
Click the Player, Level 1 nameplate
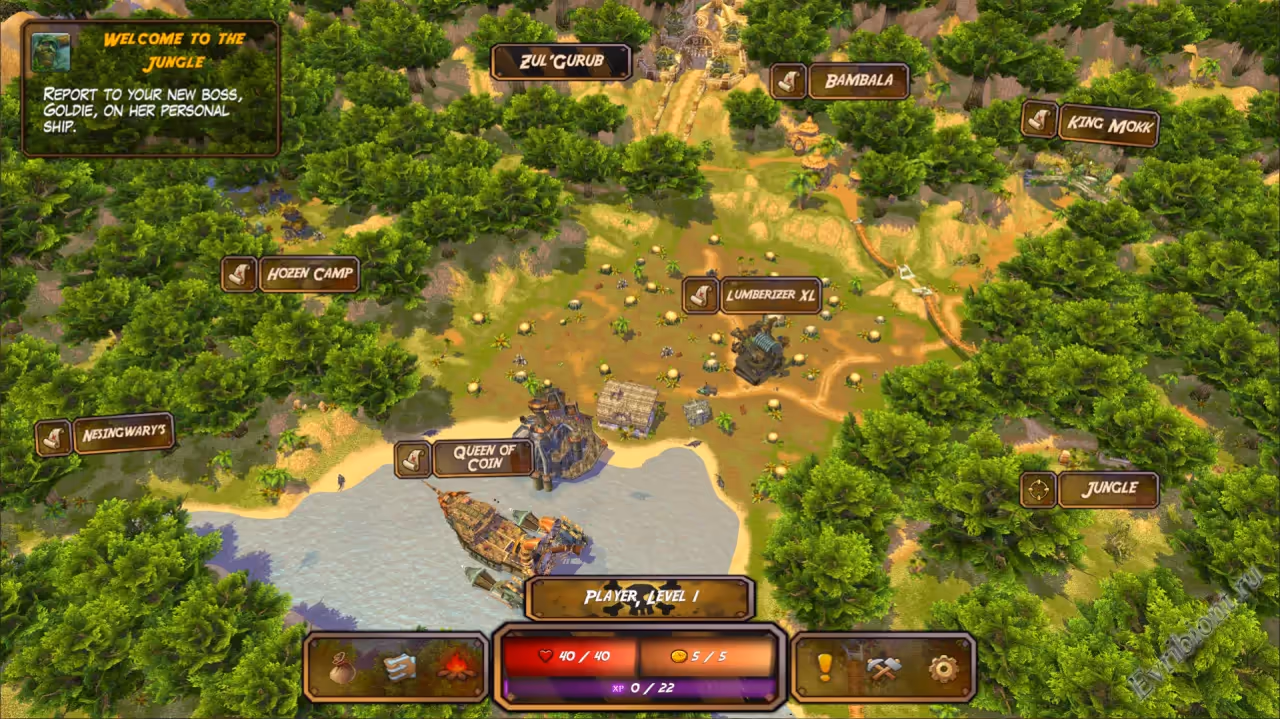(x=640, y=598)
